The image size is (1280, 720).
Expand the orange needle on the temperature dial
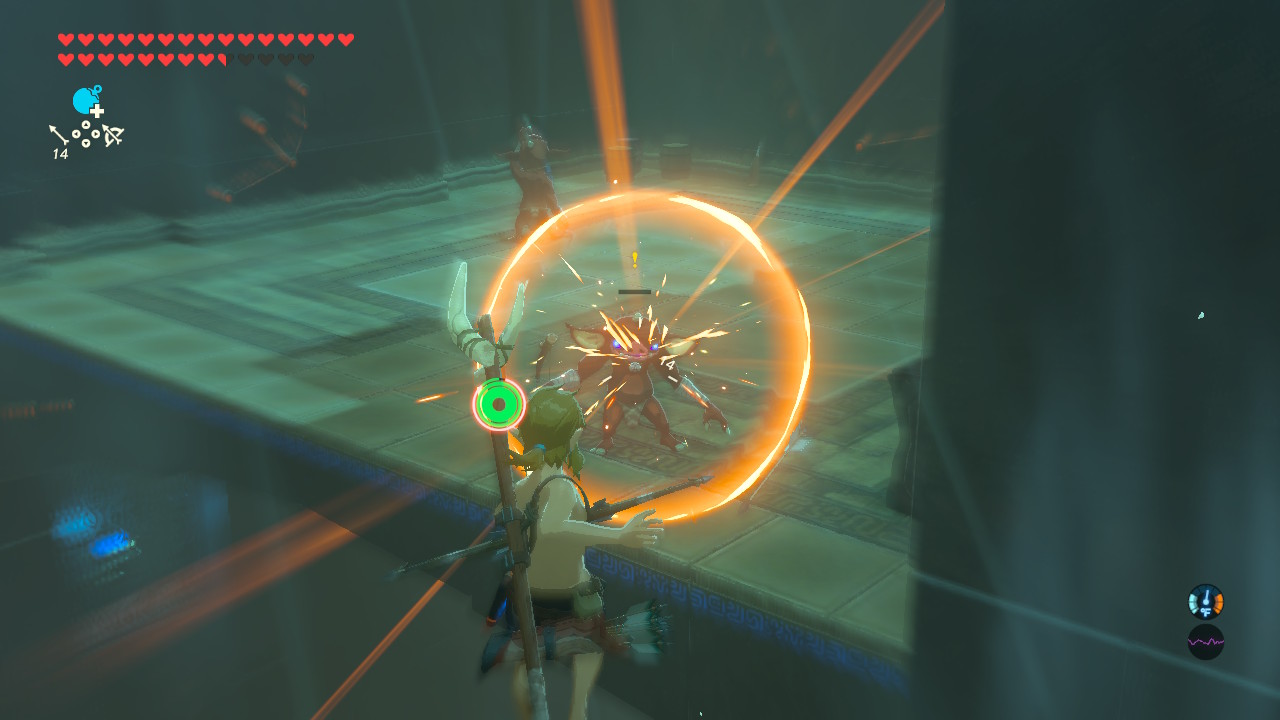(x=1206, y=595)
